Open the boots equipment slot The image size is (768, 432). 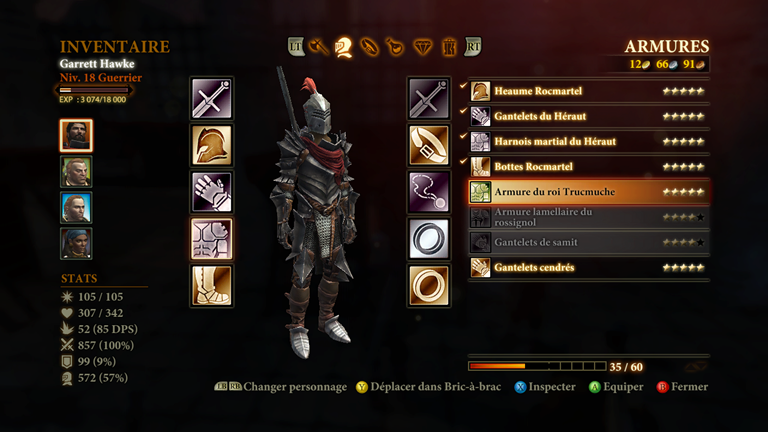[x=212, y=285]
